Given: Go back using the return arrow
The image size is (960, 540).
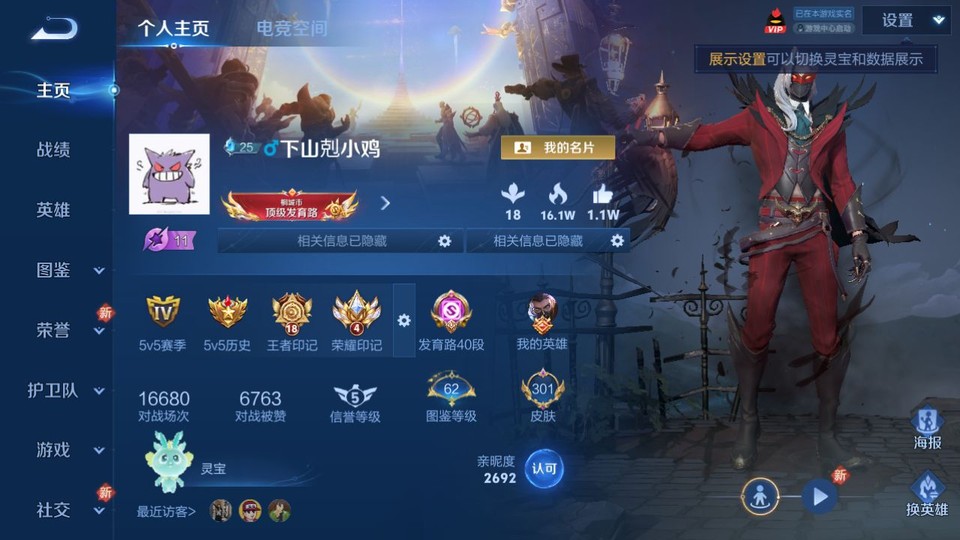Looking at the screenshot, I should point(53,29).
